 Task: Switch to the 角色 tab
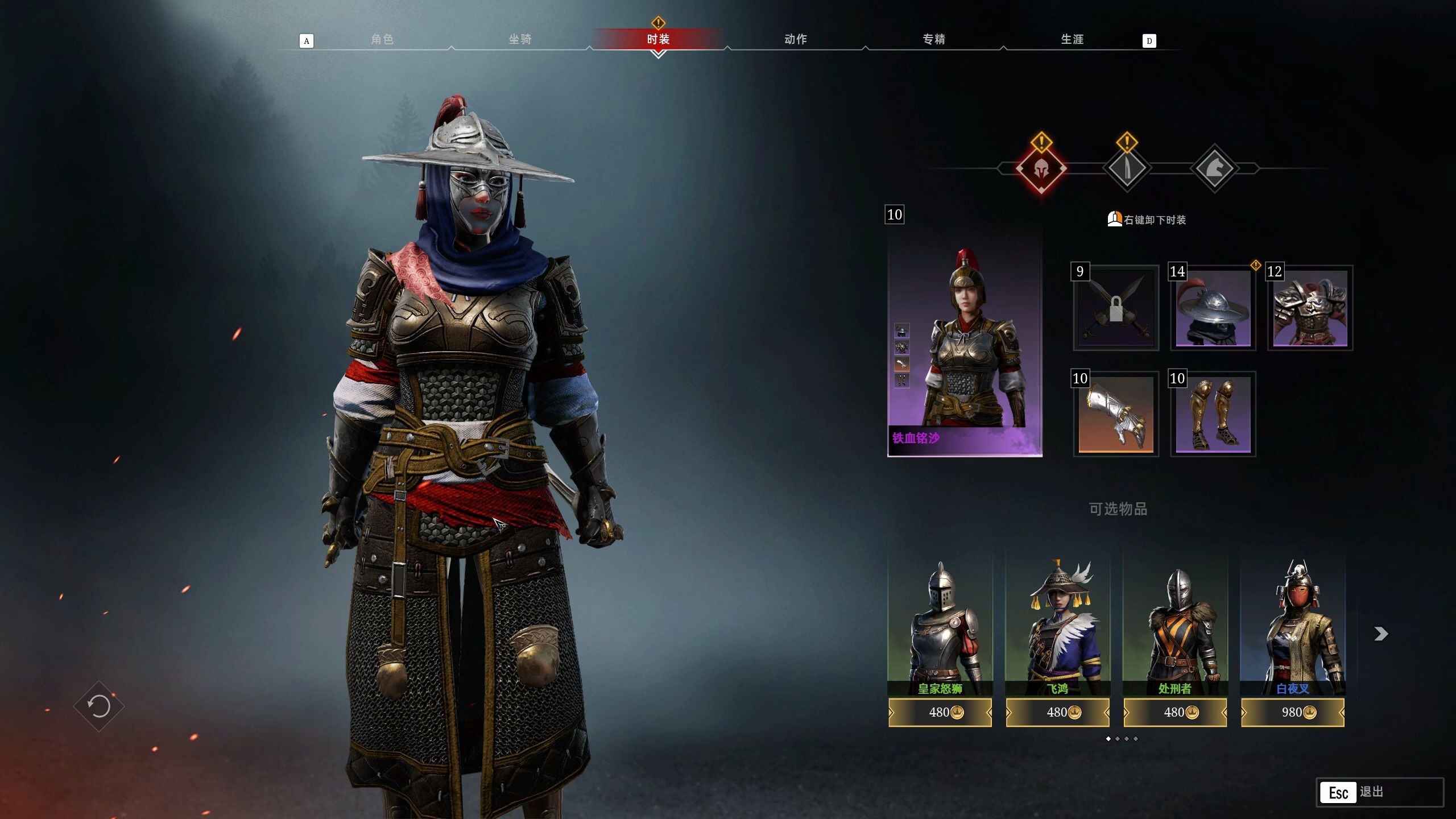(x=382, y=39)
